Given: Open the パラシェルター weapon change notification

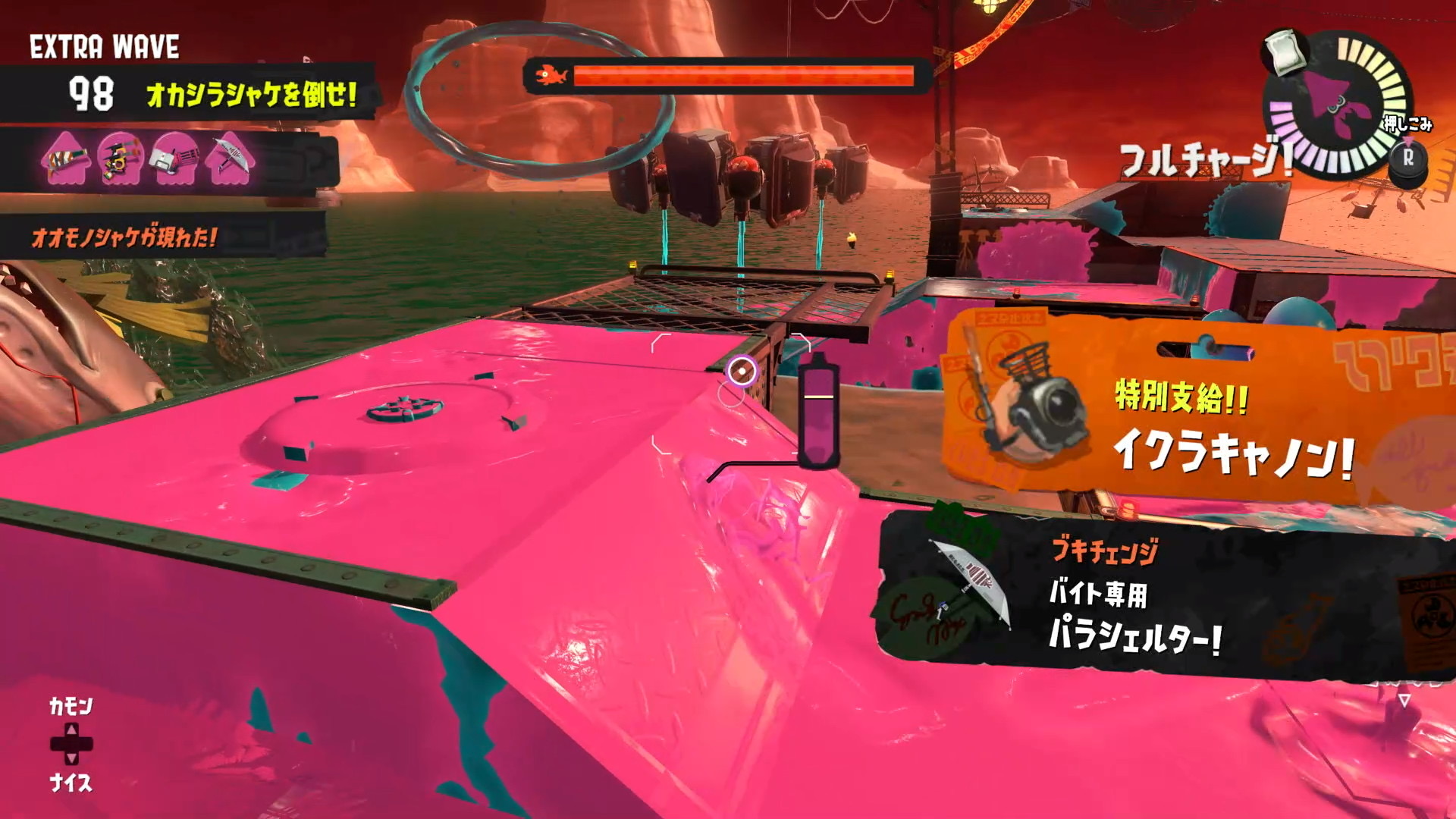Looking at the screenshot, I should 1160,595.
